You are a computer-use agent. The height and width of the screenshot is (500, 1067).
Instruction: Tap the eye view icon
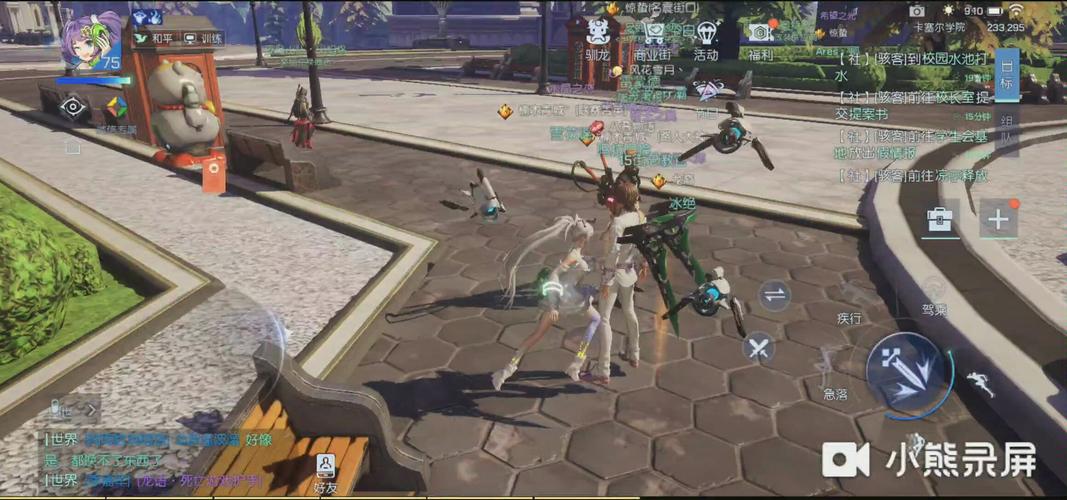[x=73, y=109]
